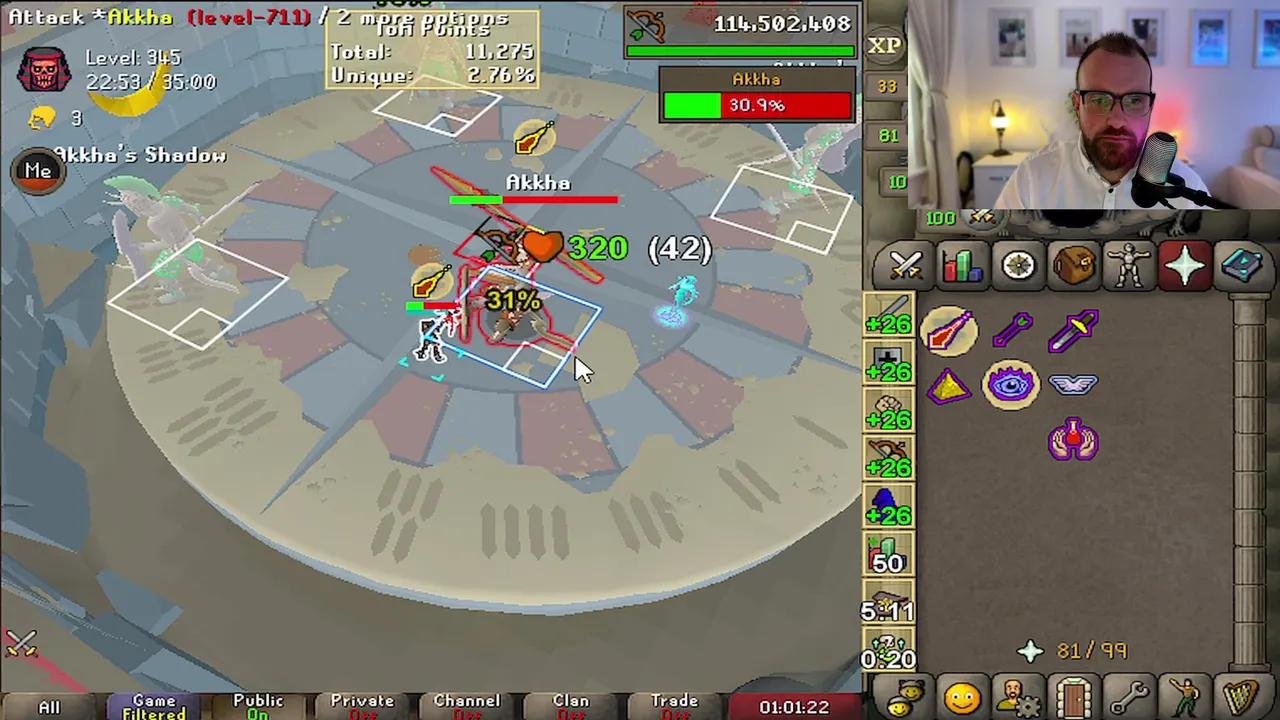Click the Logout door button
This screenshot has height=720, width=1280.
pos(1073,695)
